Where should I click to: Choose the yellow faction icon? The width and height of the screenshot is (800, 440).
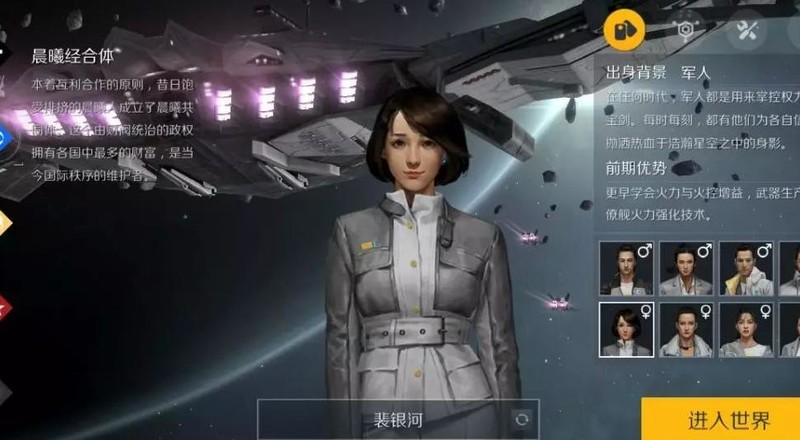(3, 220)
